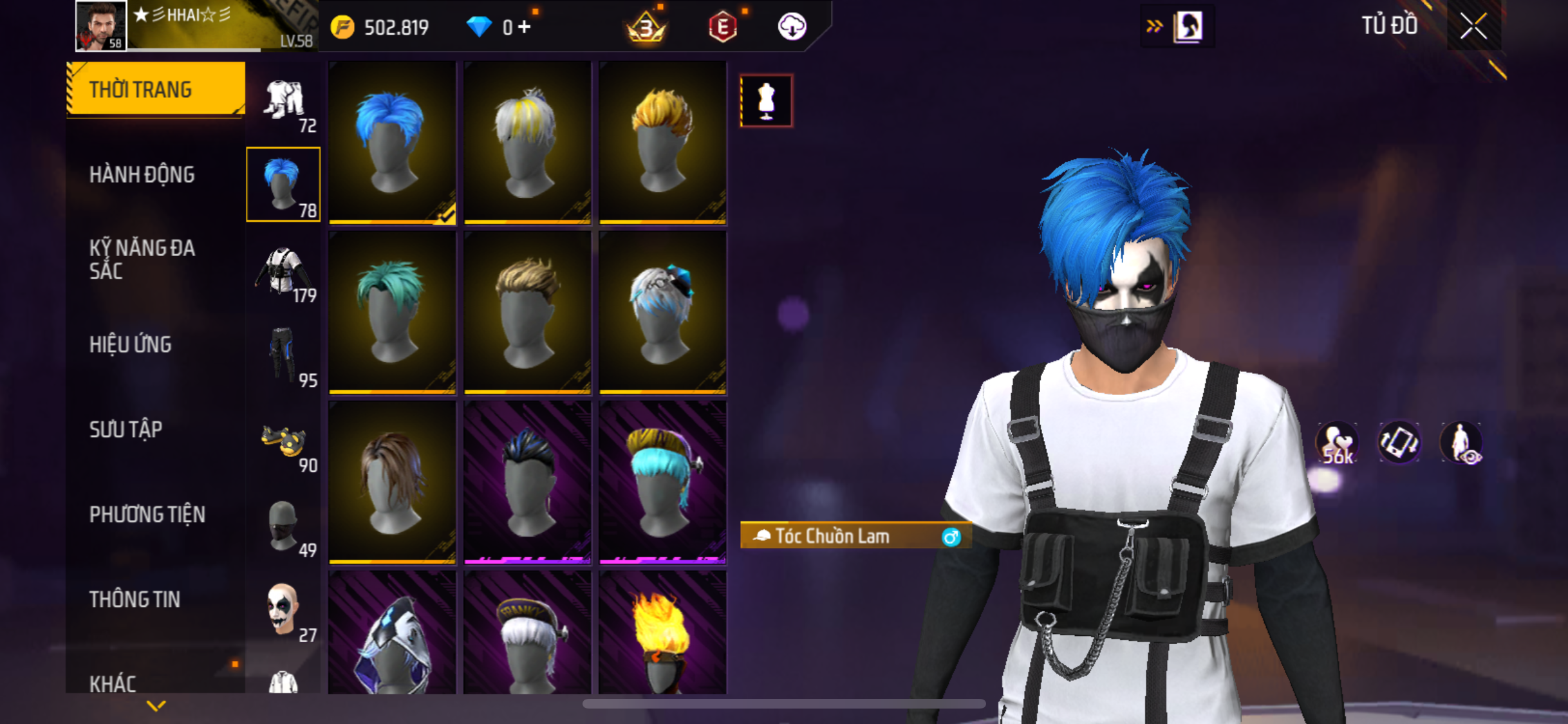Tap the player avatar portrait
Screen dimensions: 1568x724
point(101,26)
